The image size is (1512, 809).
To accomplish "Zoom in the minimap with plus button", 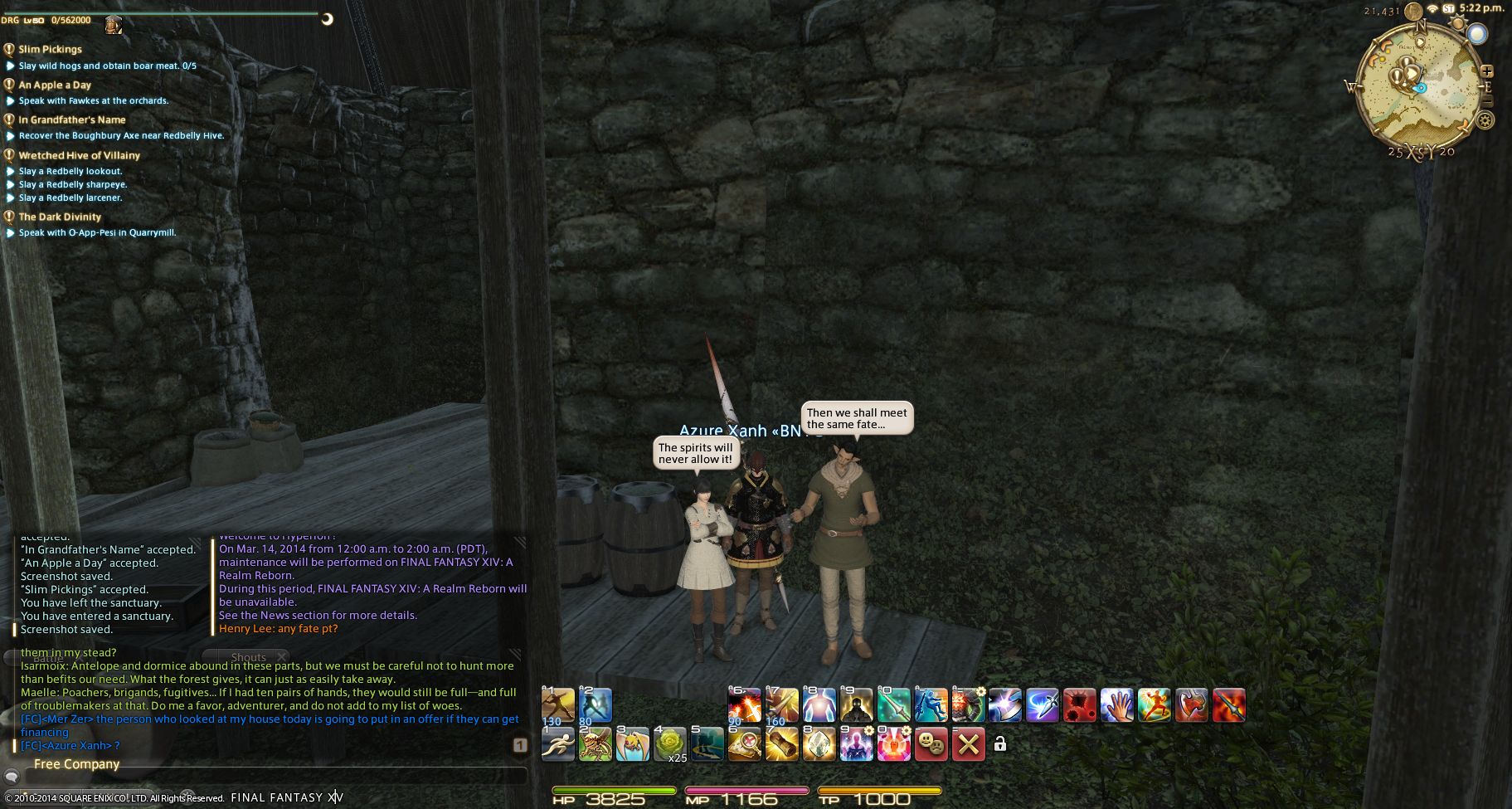I will [1487, 71].
